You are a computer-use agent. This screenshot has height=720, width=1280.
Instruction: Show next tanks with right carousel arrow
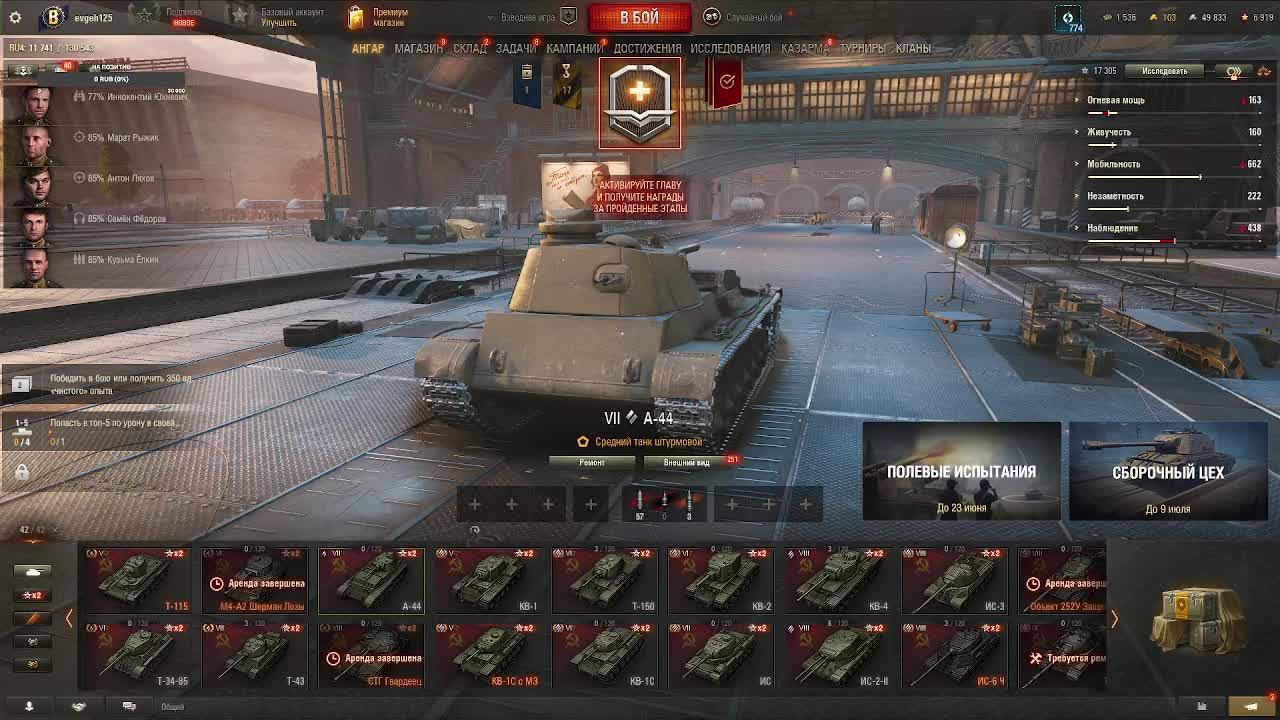[x=1114, y=620]
